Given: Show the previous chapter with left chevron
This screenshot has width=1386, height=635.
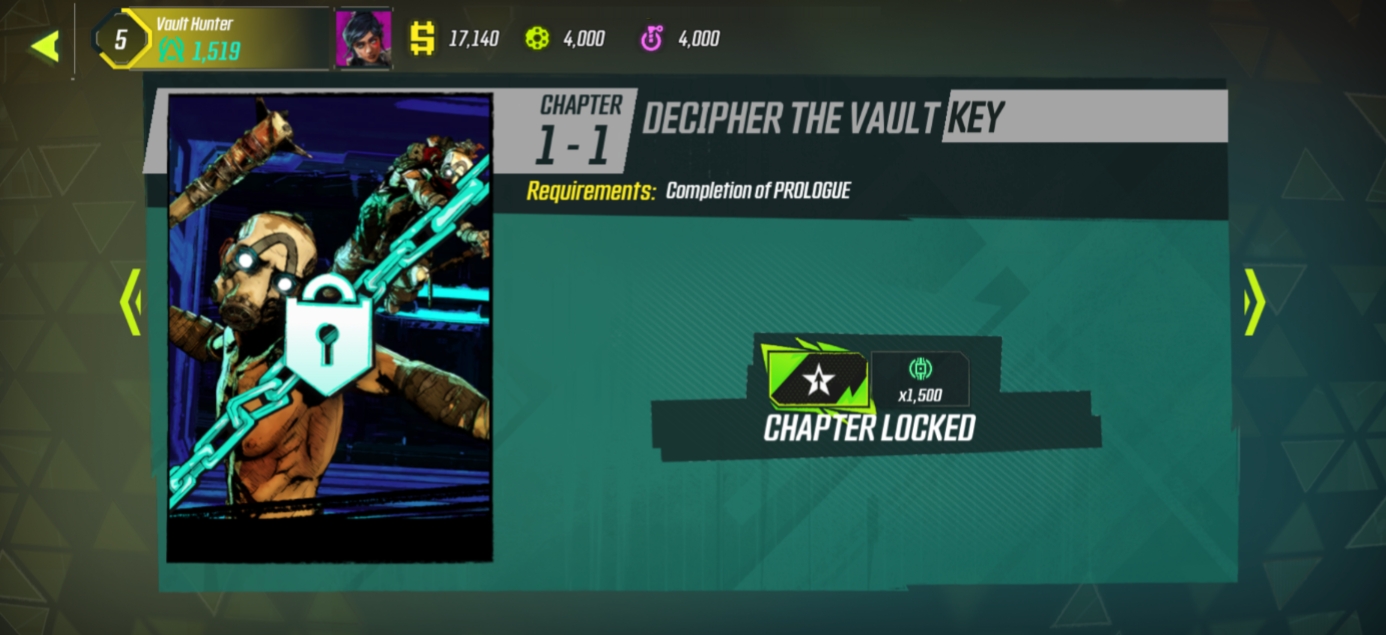Looking at the screenshot, I should [x=130, y=301].
